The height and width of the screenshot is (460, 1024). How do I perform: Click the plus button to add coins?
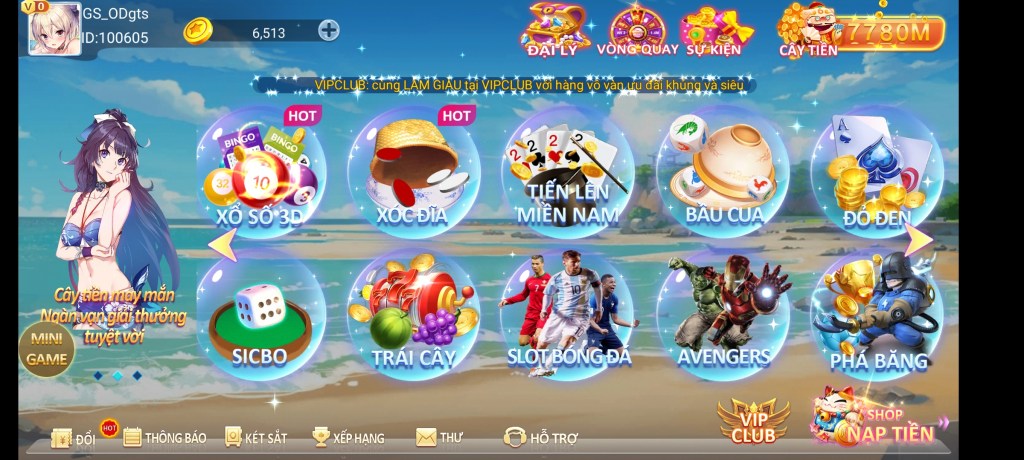(x=328, y=30)
